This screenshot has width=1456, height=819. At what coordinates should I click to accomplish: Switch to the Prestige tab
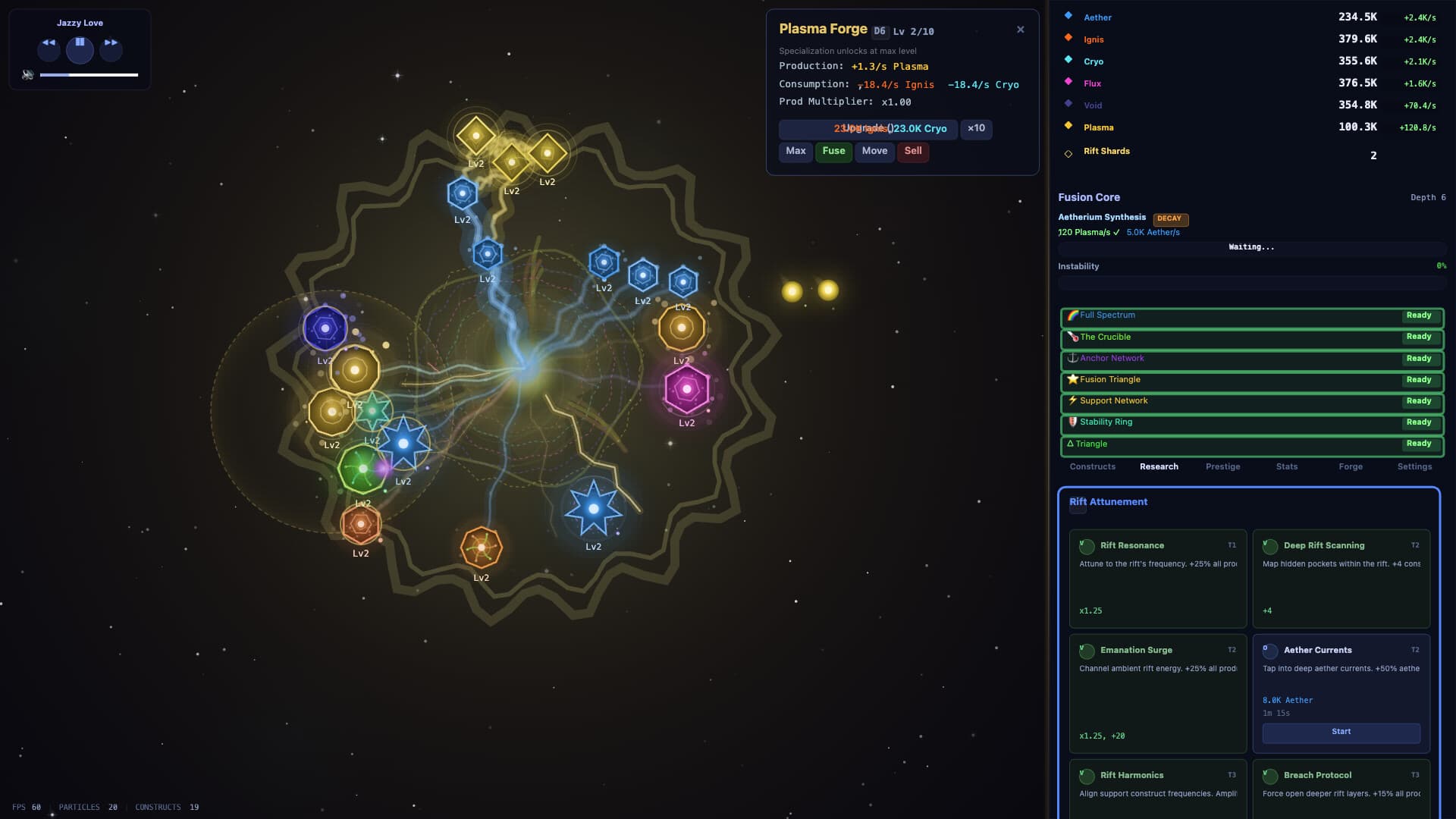click(1222, 466)
